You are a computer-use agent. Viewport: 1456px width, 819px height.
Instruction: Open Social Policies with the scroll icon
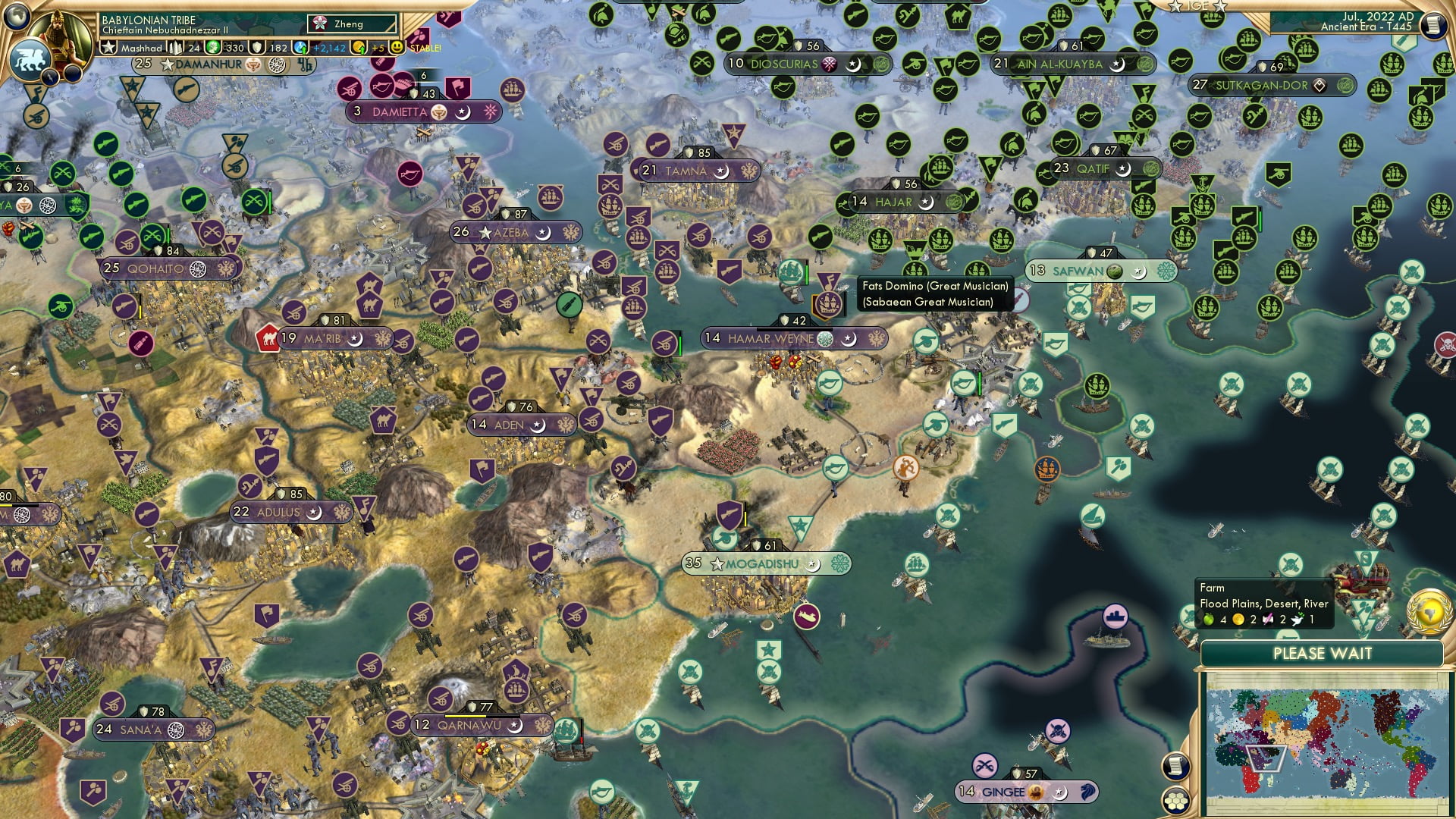(x=1175, y=765)
